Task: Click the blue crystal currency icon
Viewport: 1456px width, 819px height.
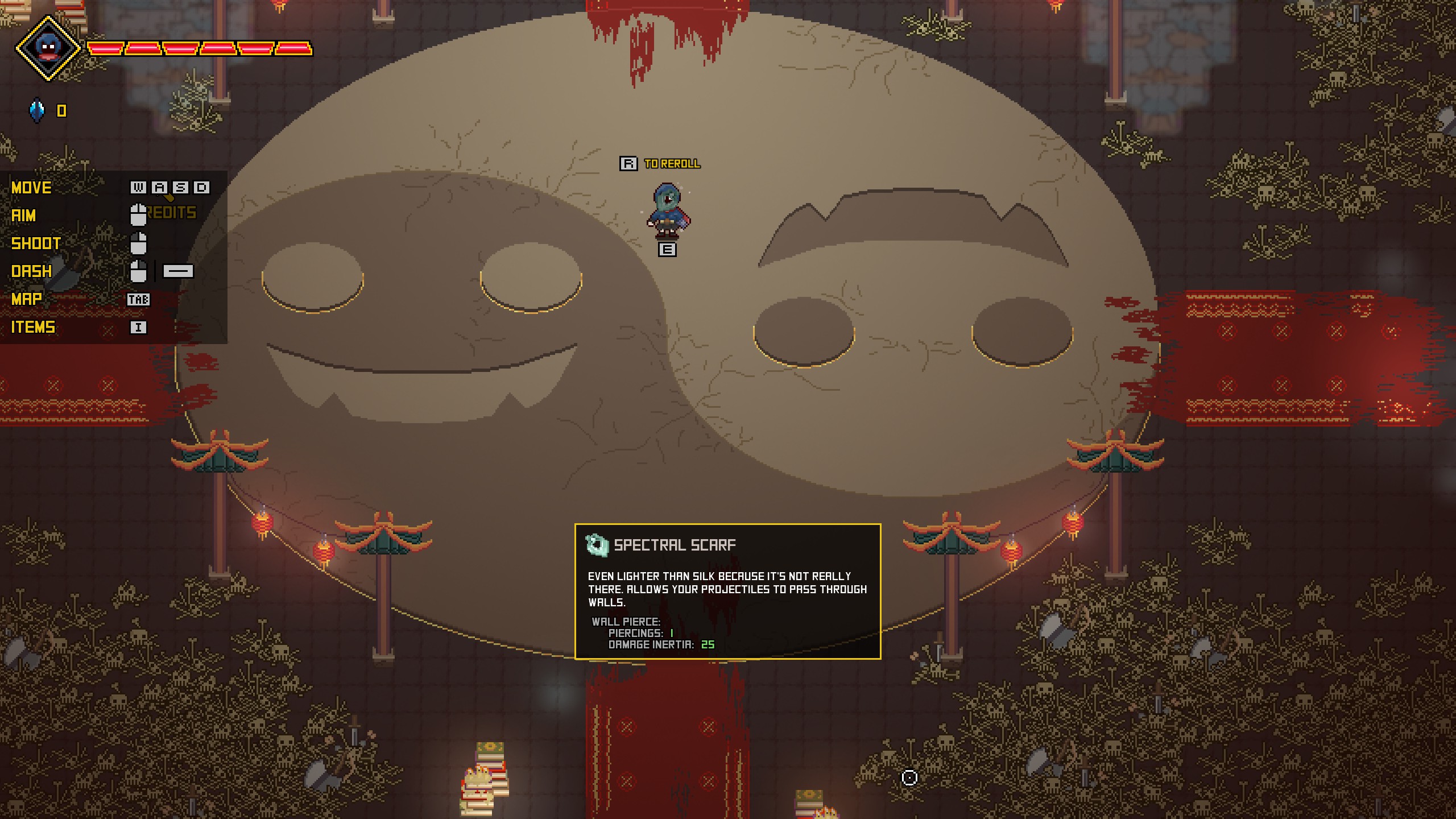Action: [x=37, y=110]
